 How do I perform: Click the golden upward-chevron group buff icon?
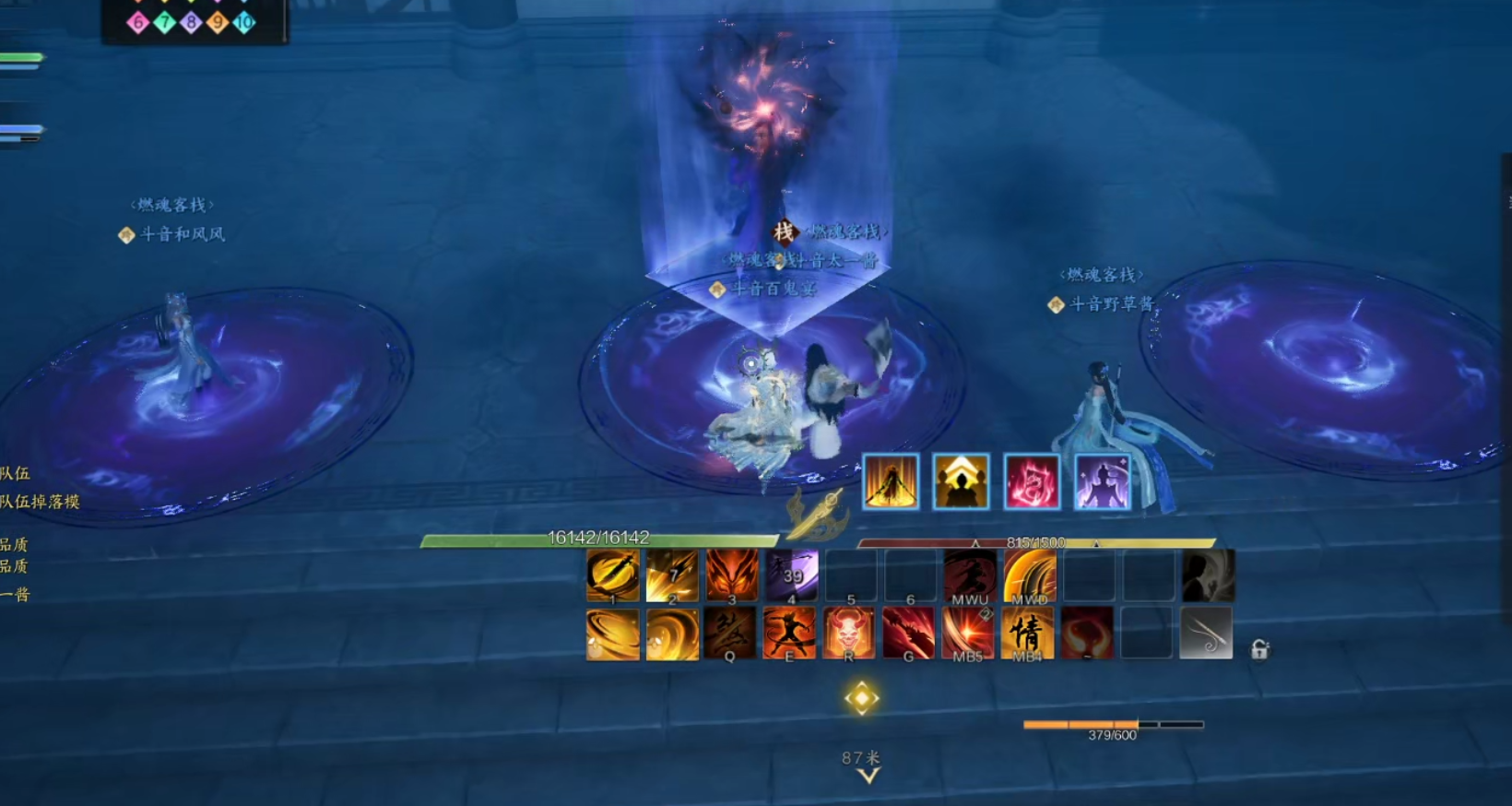pos(961,481)
